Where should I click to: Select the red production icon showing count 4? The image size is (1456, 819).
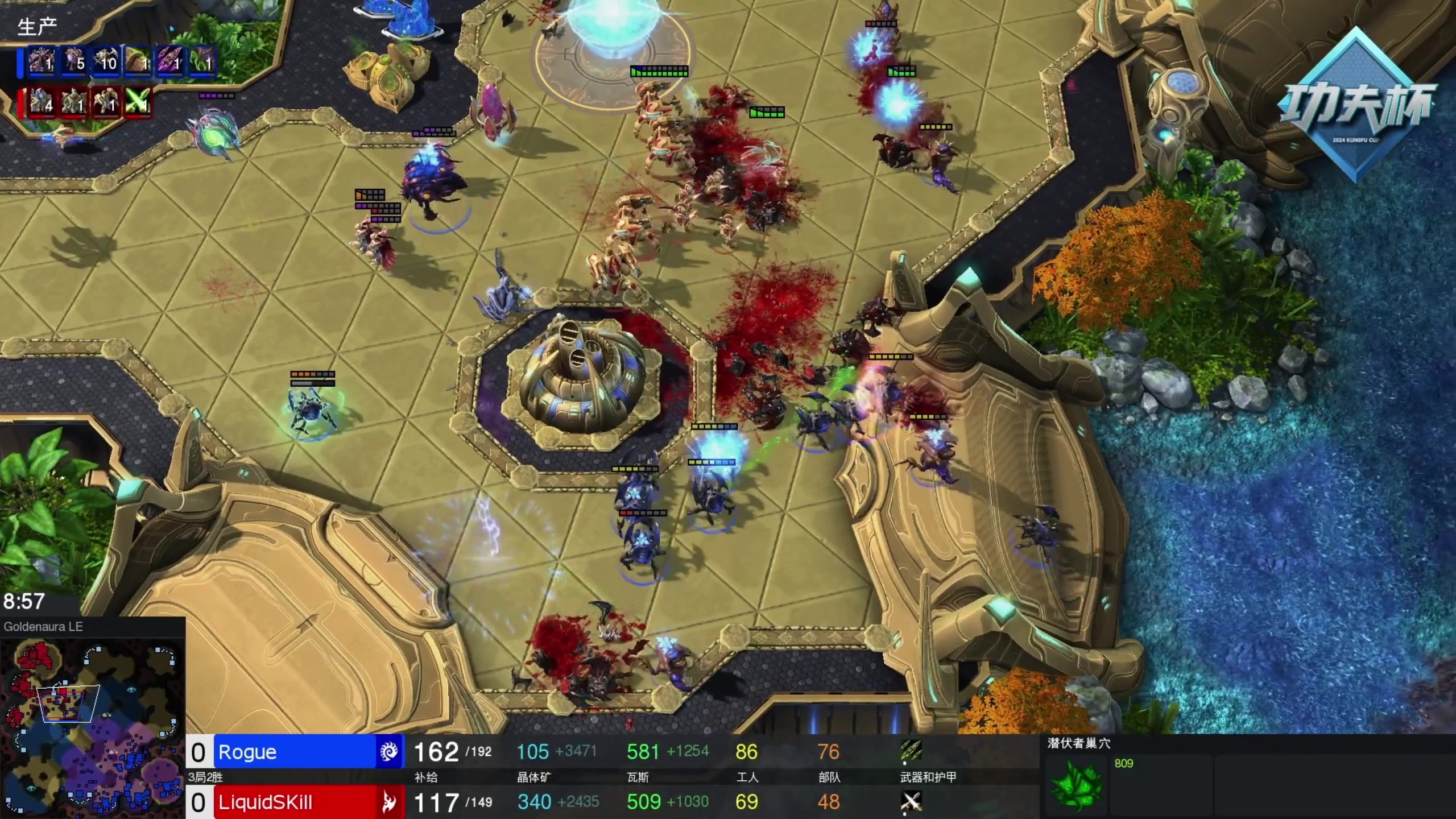(x=42, y=103)
